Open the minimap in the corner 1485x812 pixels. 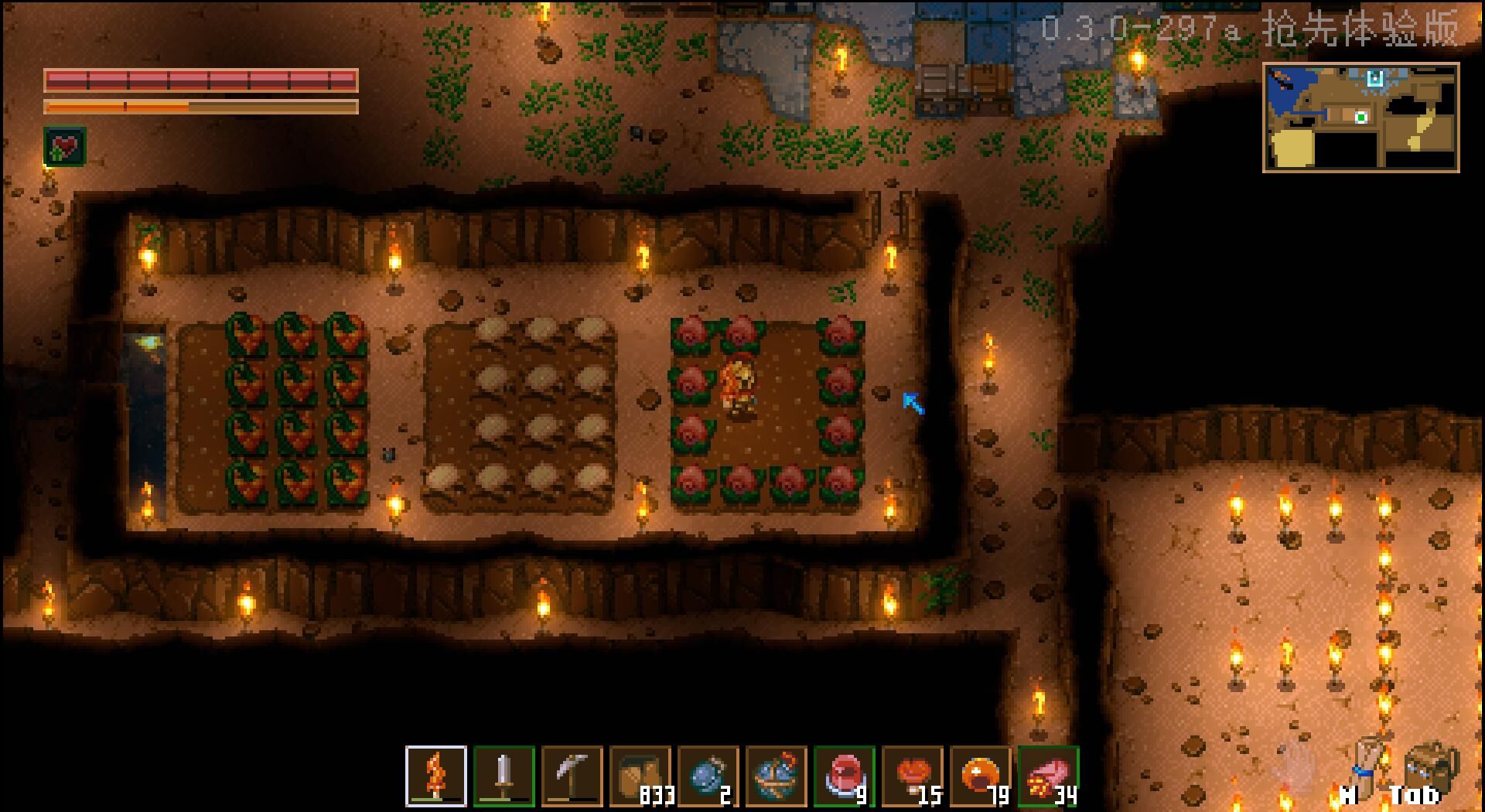click(x=1360, y=118)
